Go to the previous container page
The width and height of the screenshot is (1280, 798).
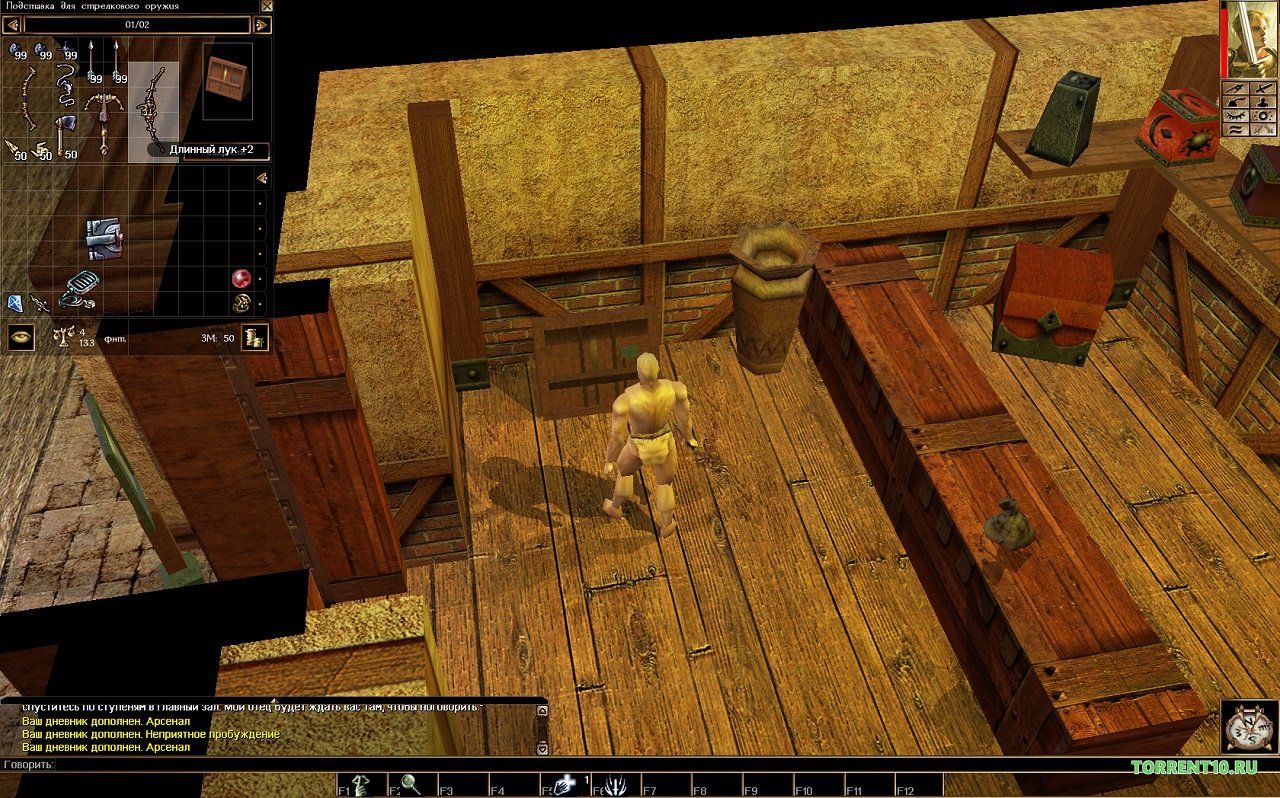coord(11,24)
